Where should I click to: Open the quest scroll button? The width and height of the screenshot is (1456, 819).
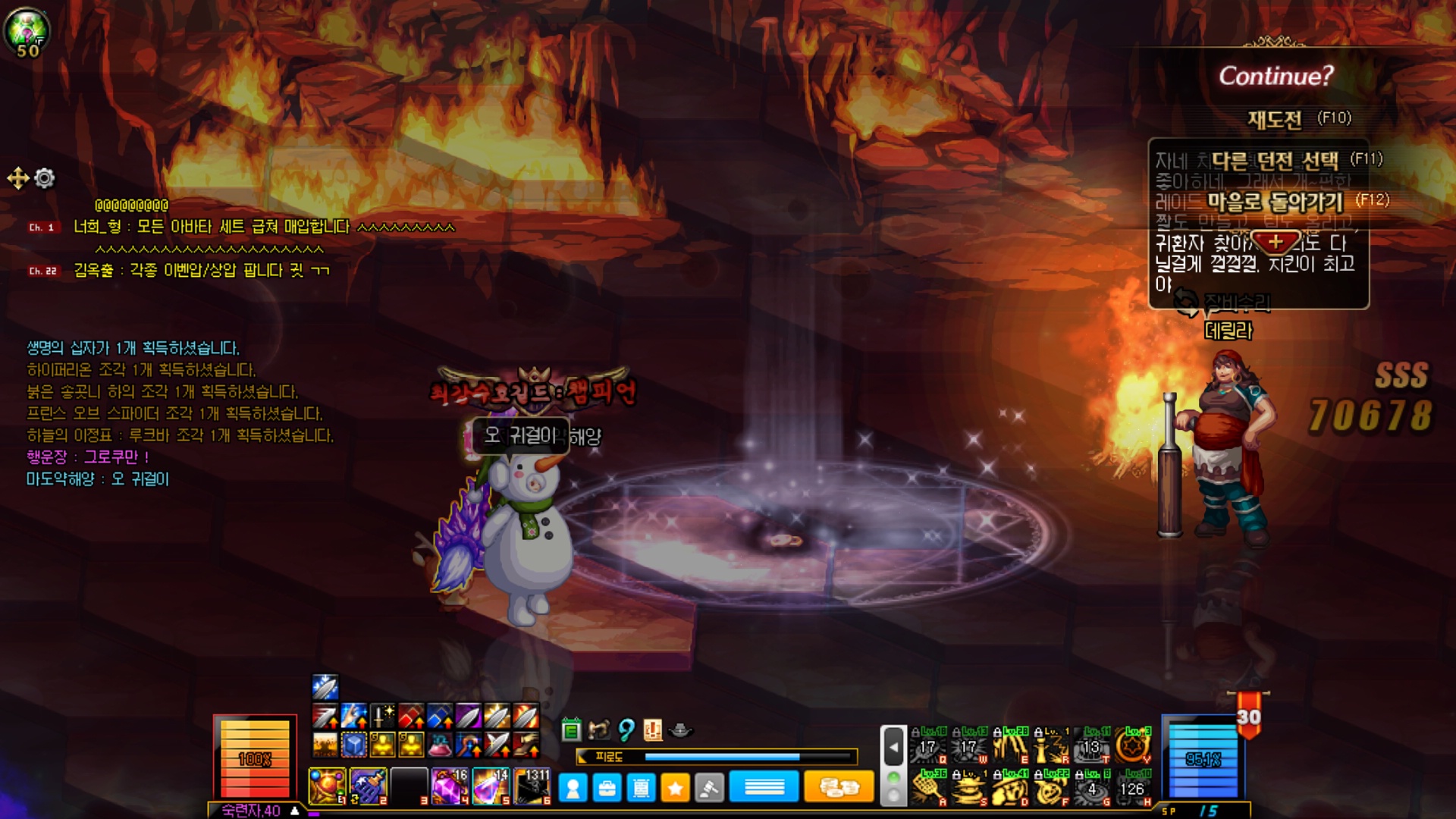click(x=641, y=789)
